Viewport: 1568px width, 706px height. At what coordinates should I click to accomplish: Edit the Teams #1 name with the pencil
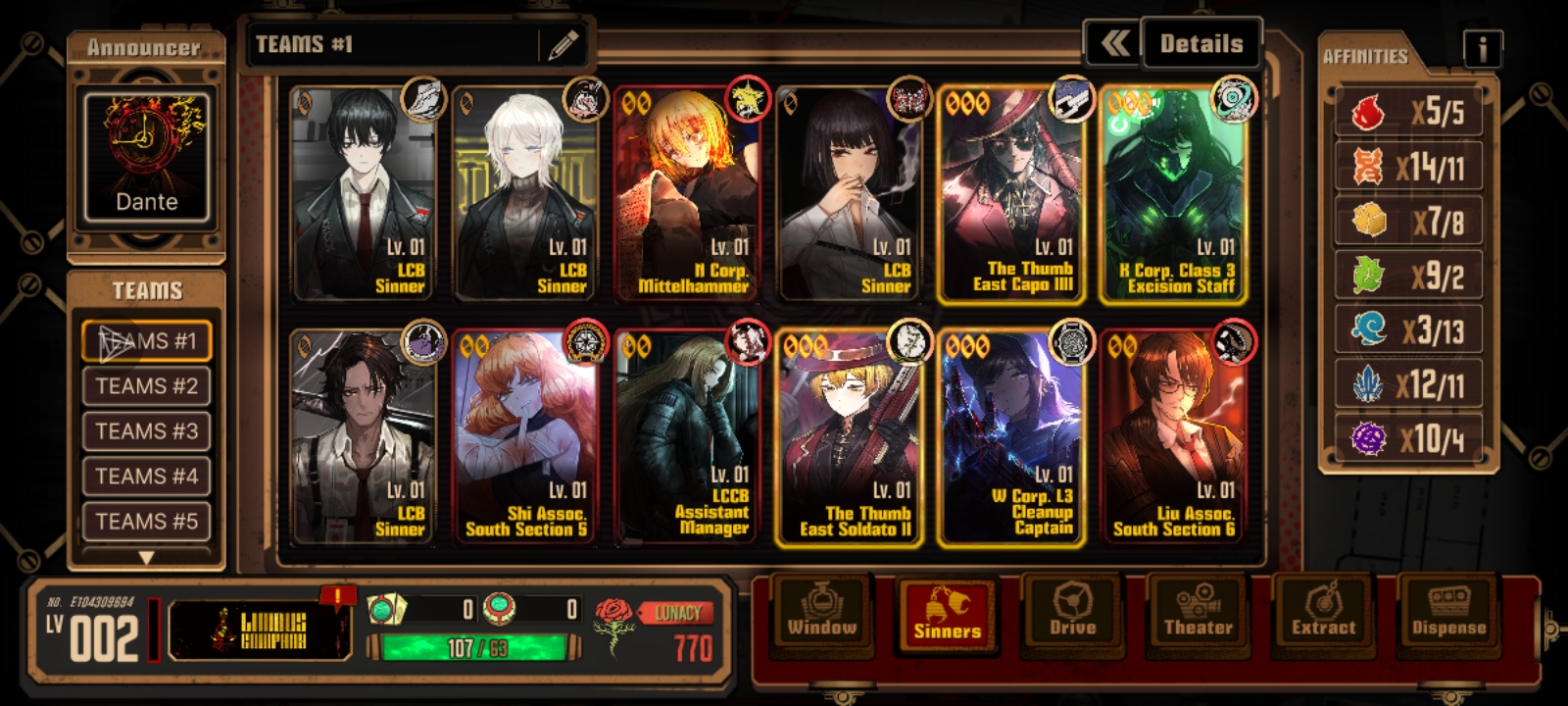click(x=563, y=45)
